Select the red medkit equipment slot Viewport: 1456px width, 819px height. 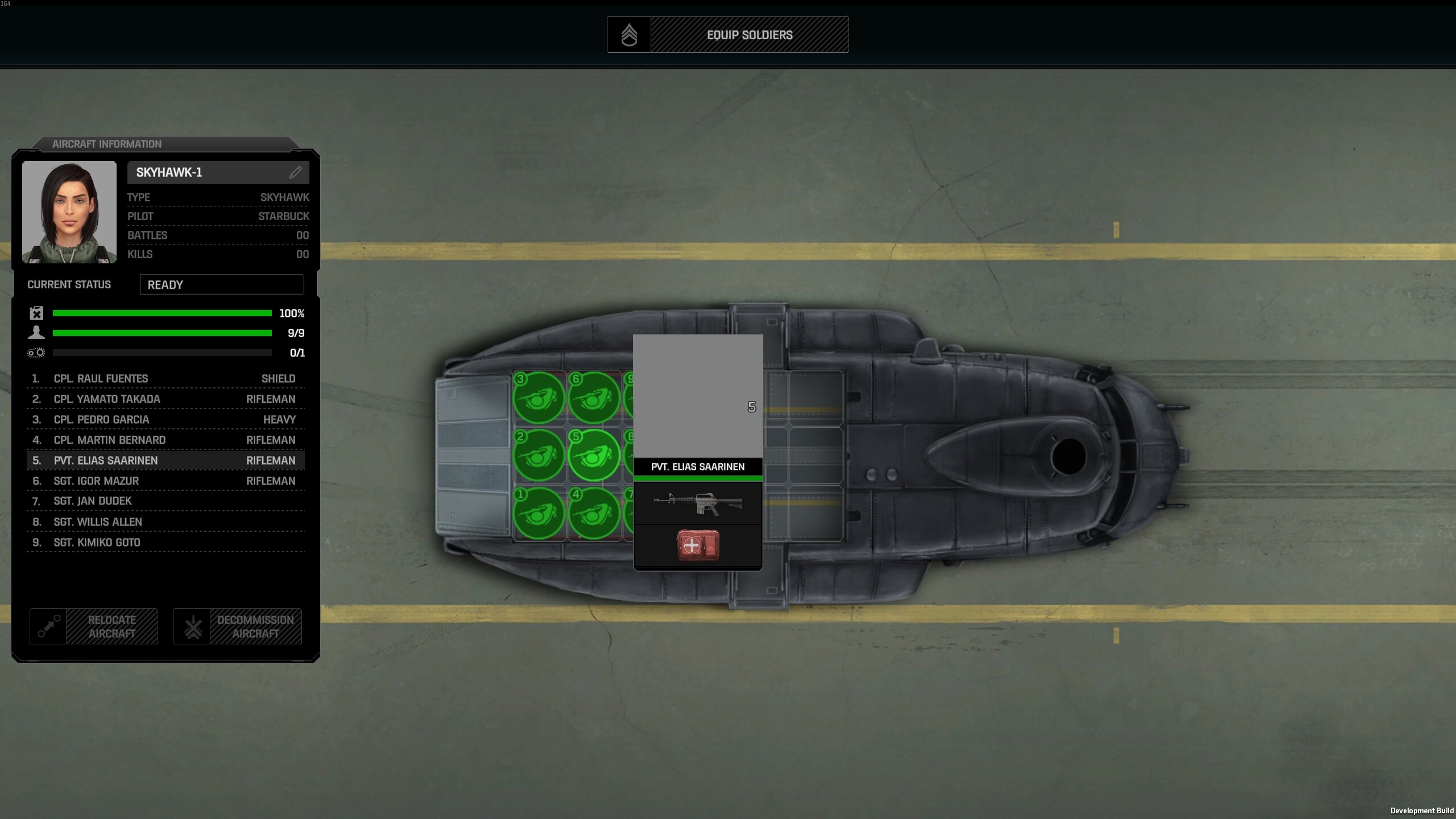coord(698,546)
